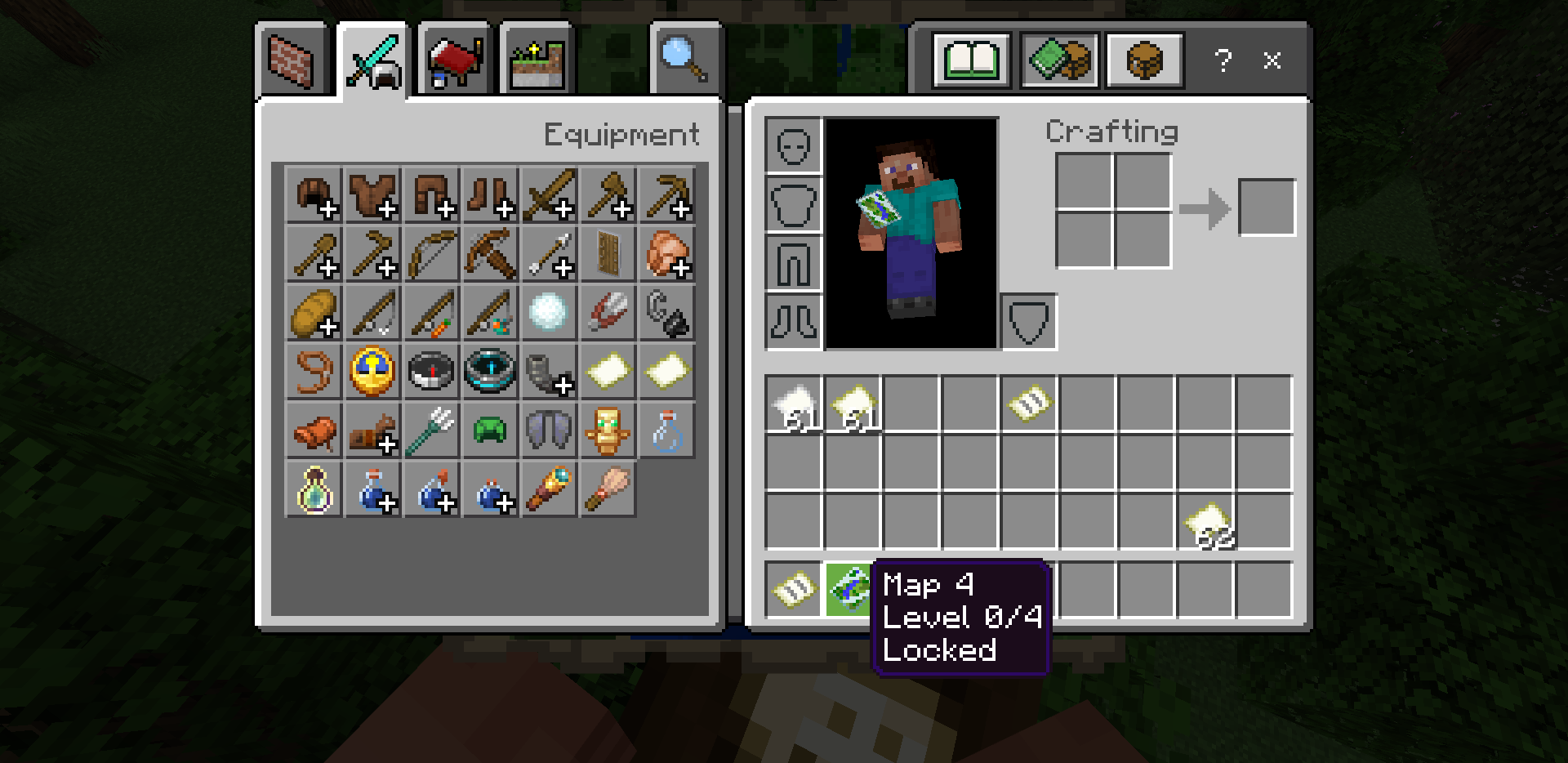Viewport: 1568px width, 763px height.
Task: Choose the bow item slot
Action: coord(432,253)
